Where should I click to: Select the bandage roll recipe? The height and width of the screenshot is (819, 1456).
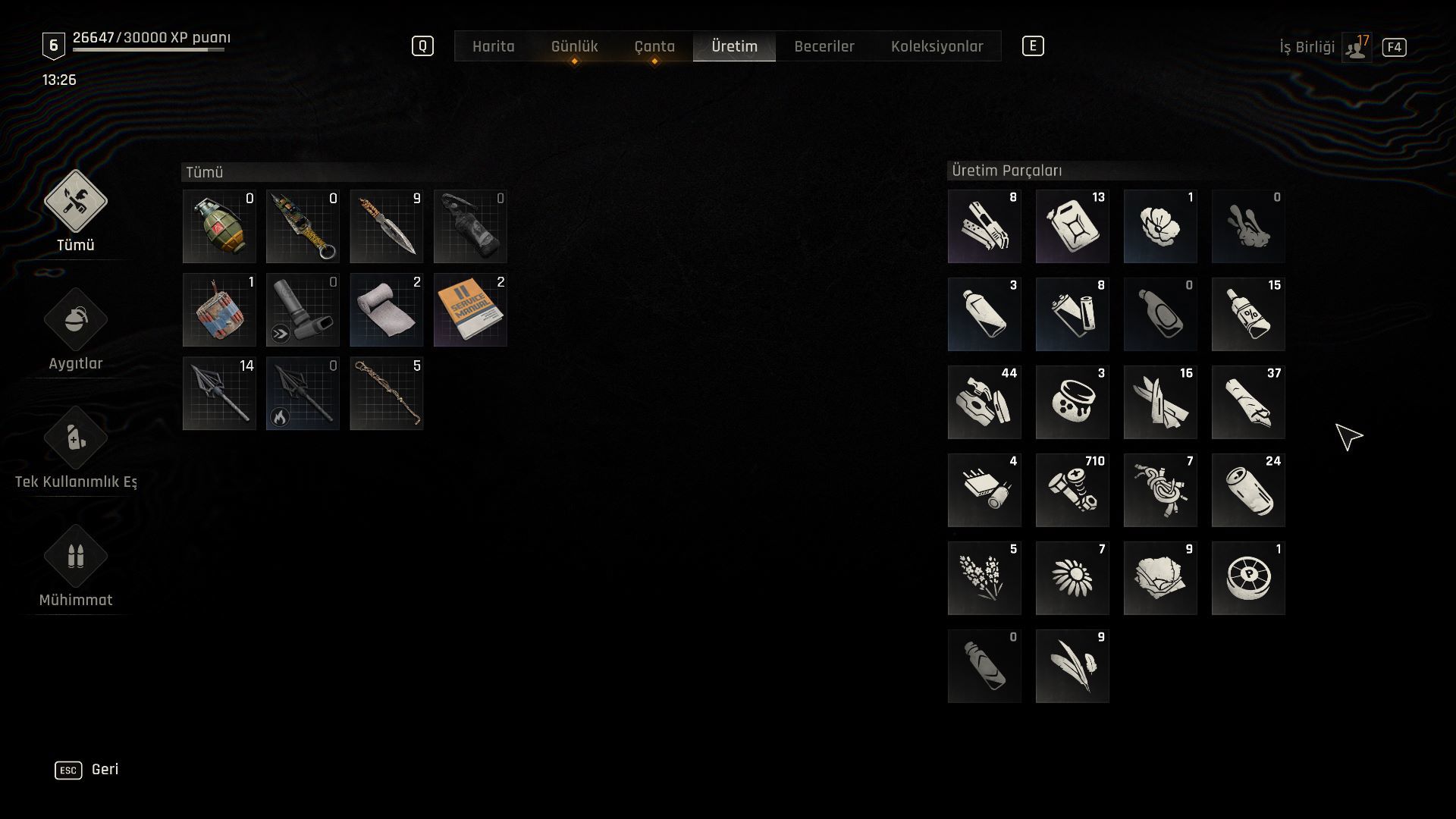pyautogui.click(x=387, y=310)
